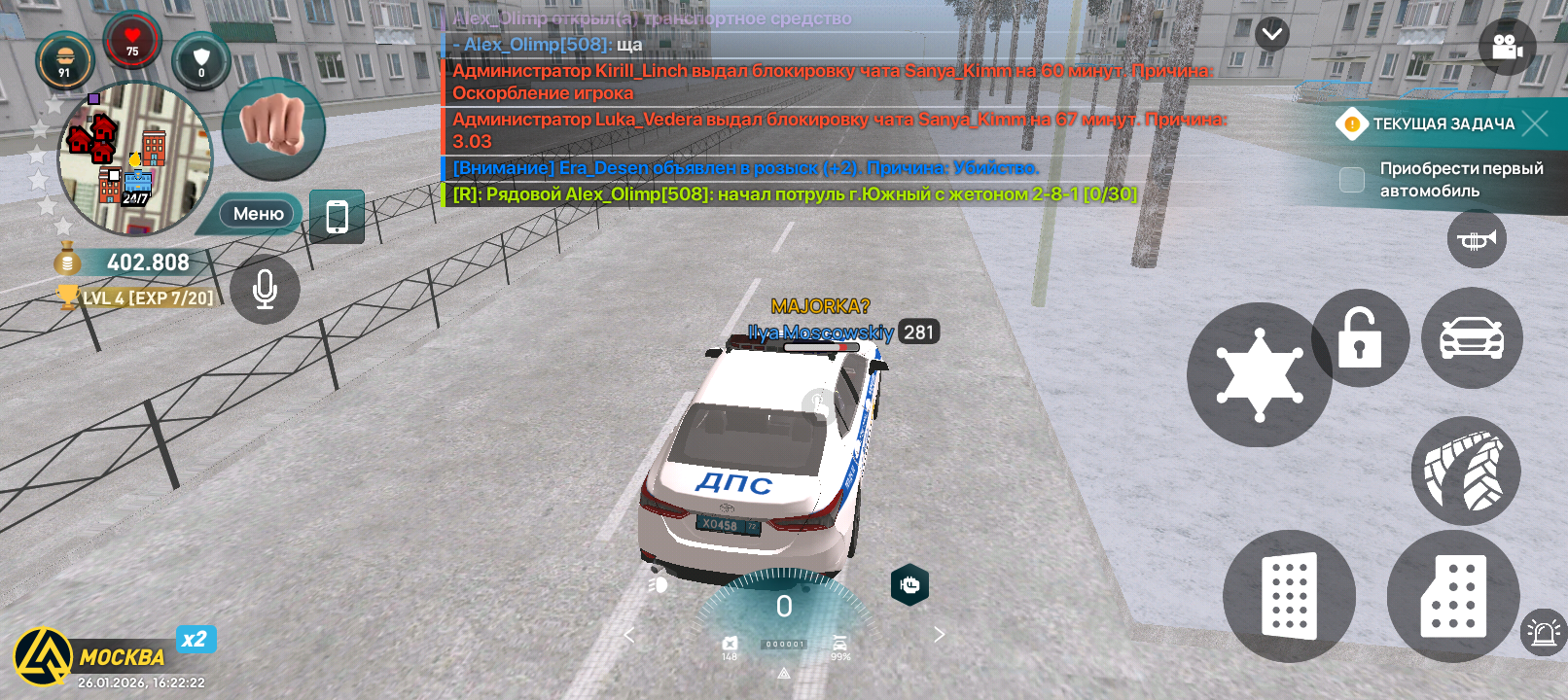Open the sheriff star police menu
Viewport: 1568px width, 700px height.
point(1259,375)
